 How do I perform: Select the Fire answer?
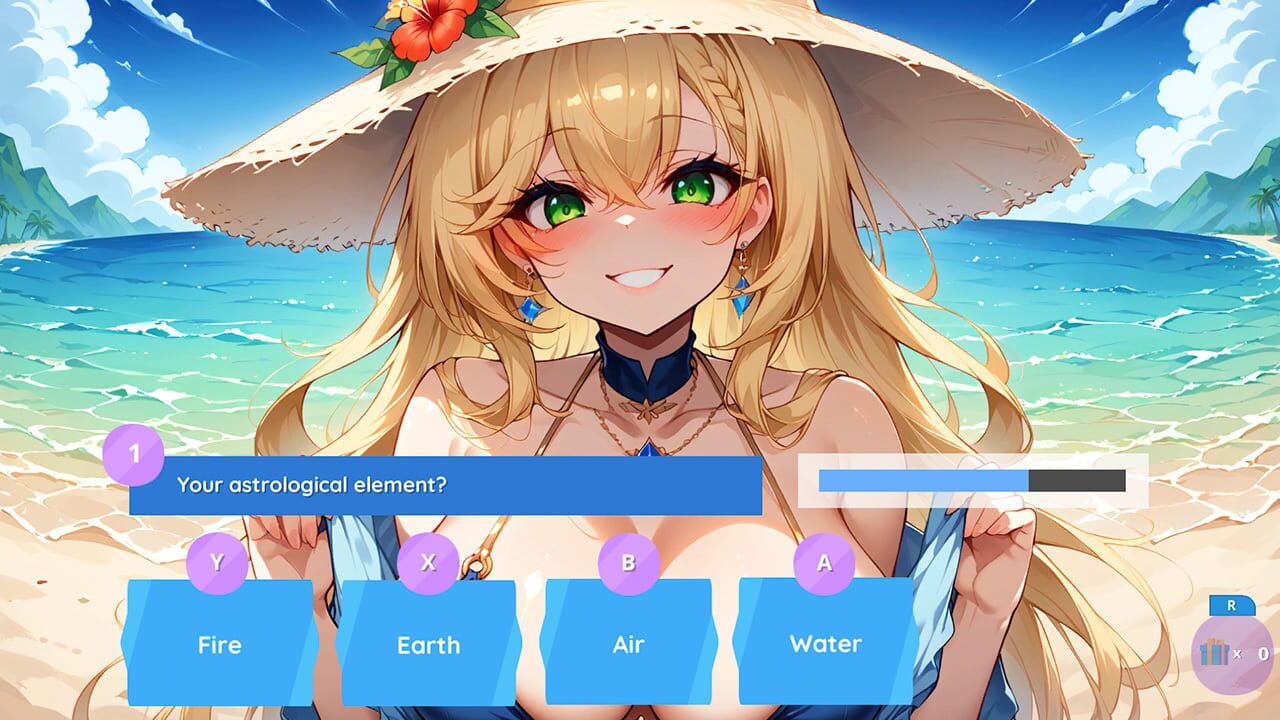(219, 646)
